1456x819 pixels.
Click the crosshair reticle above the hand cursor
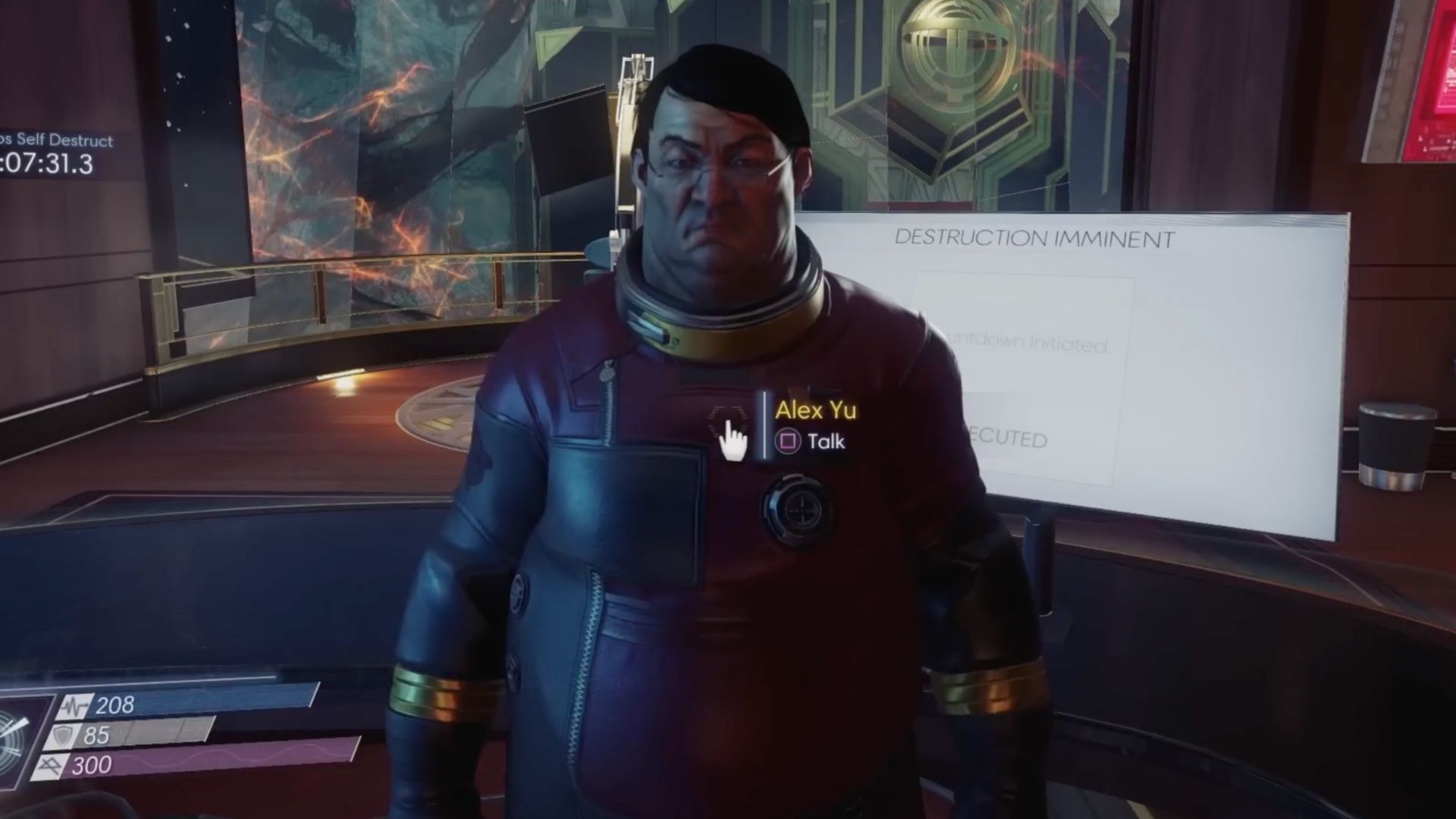726,412
